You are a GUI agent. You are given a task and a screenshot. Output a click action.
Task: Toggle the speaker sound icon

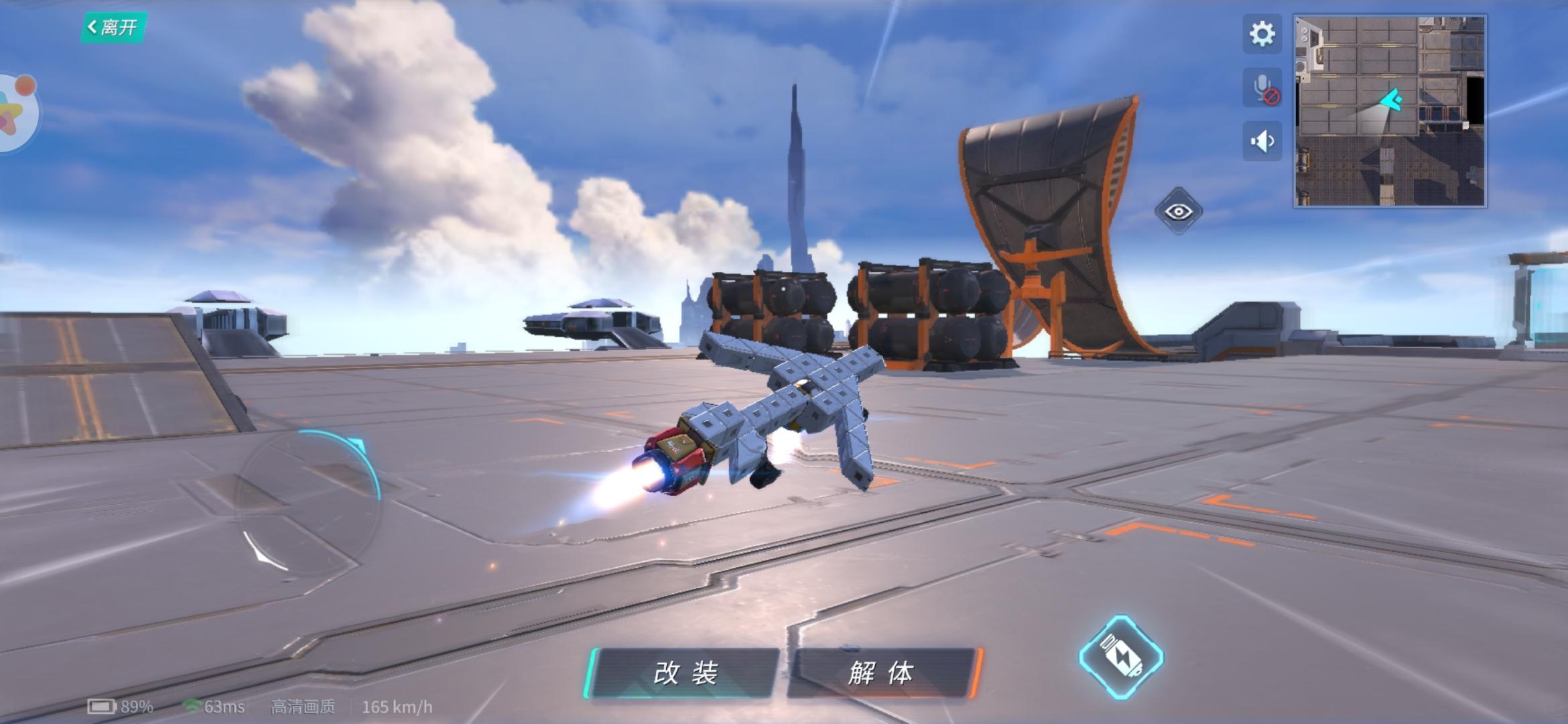pos(1262,141)
